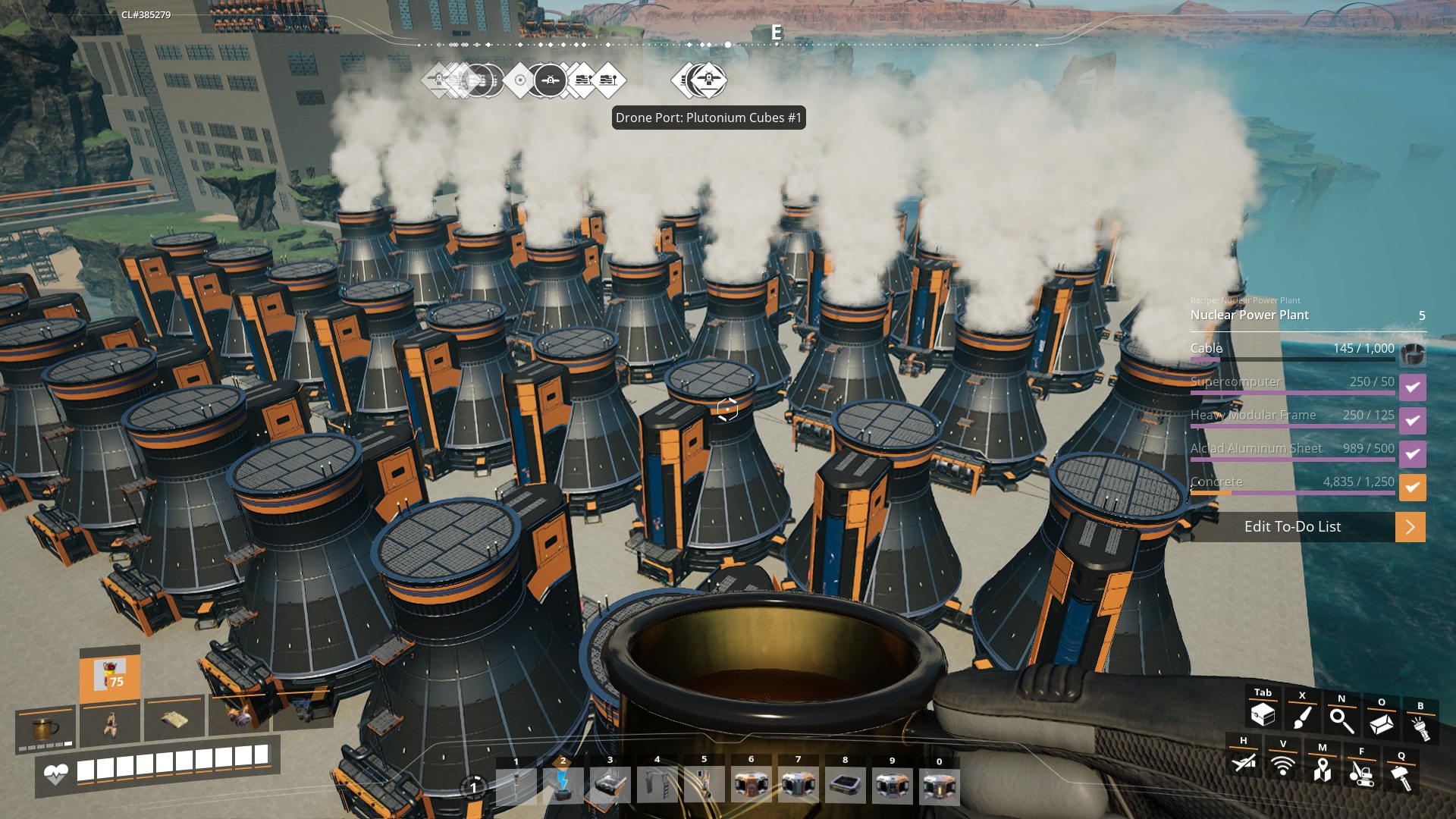Screen dimensions: 1456x819
Task: Open inventory via the chest icon
Action: coord(1263,714)
